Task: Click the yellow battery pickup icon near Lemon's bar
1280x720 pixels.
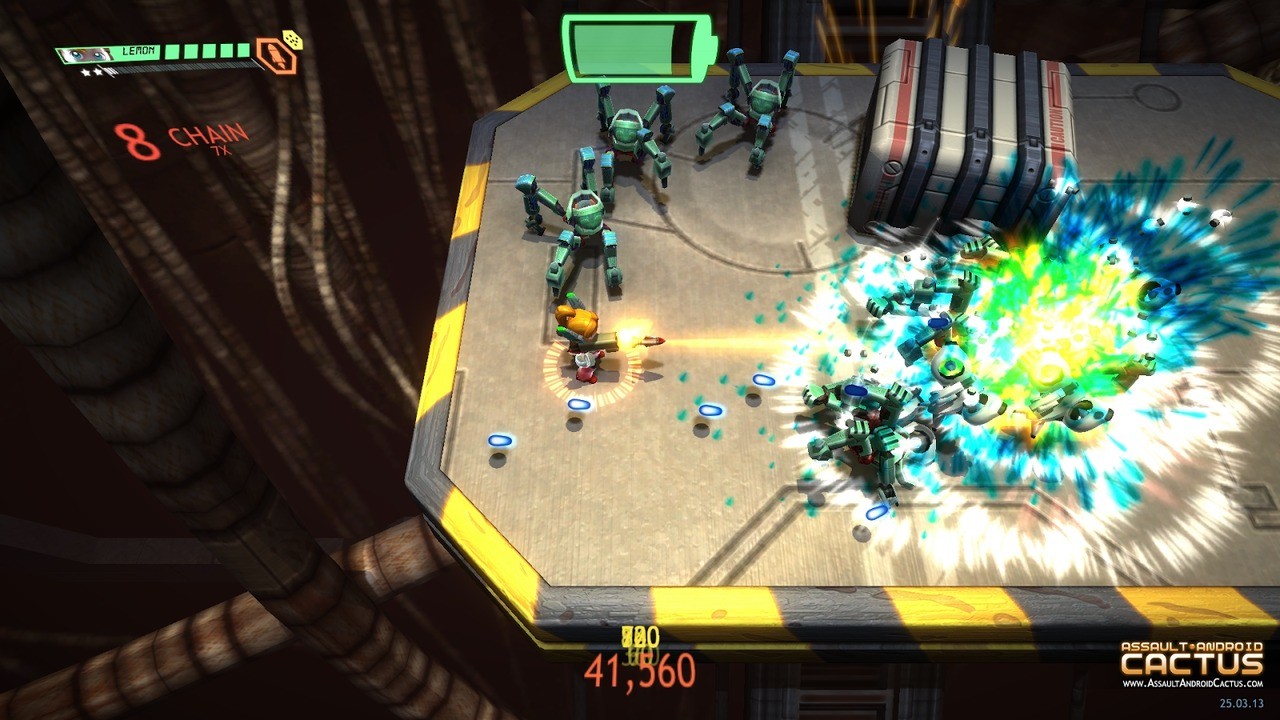Action: pyautogui.click(x=292, y=40)
